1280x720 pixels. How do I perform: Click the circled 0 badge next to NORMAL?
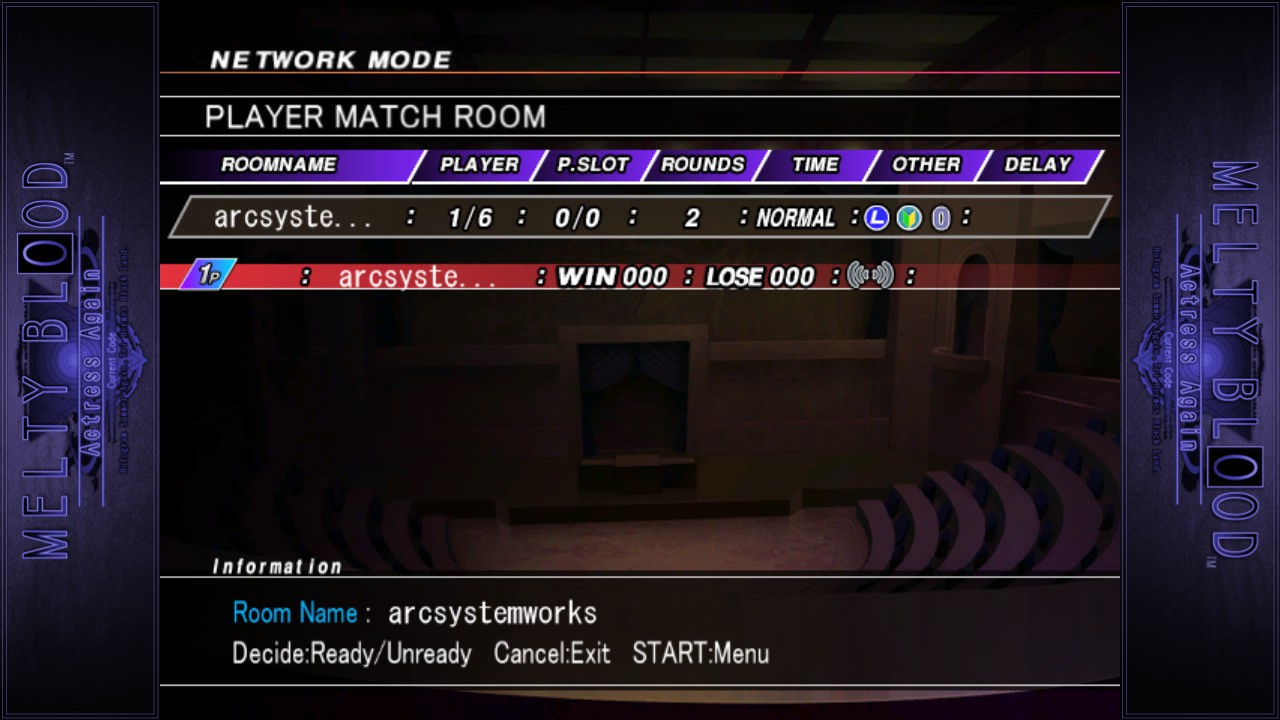click(940, 218)
